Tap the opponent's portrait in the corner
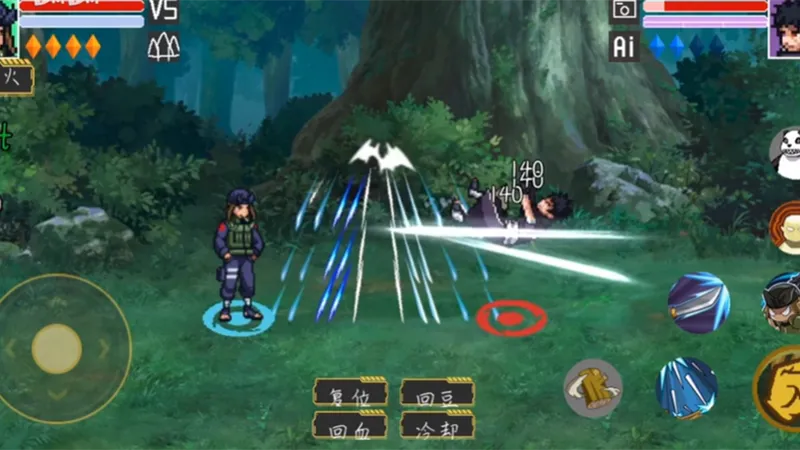800x450 pixels. pyautogui.click(x=784, y=27)
